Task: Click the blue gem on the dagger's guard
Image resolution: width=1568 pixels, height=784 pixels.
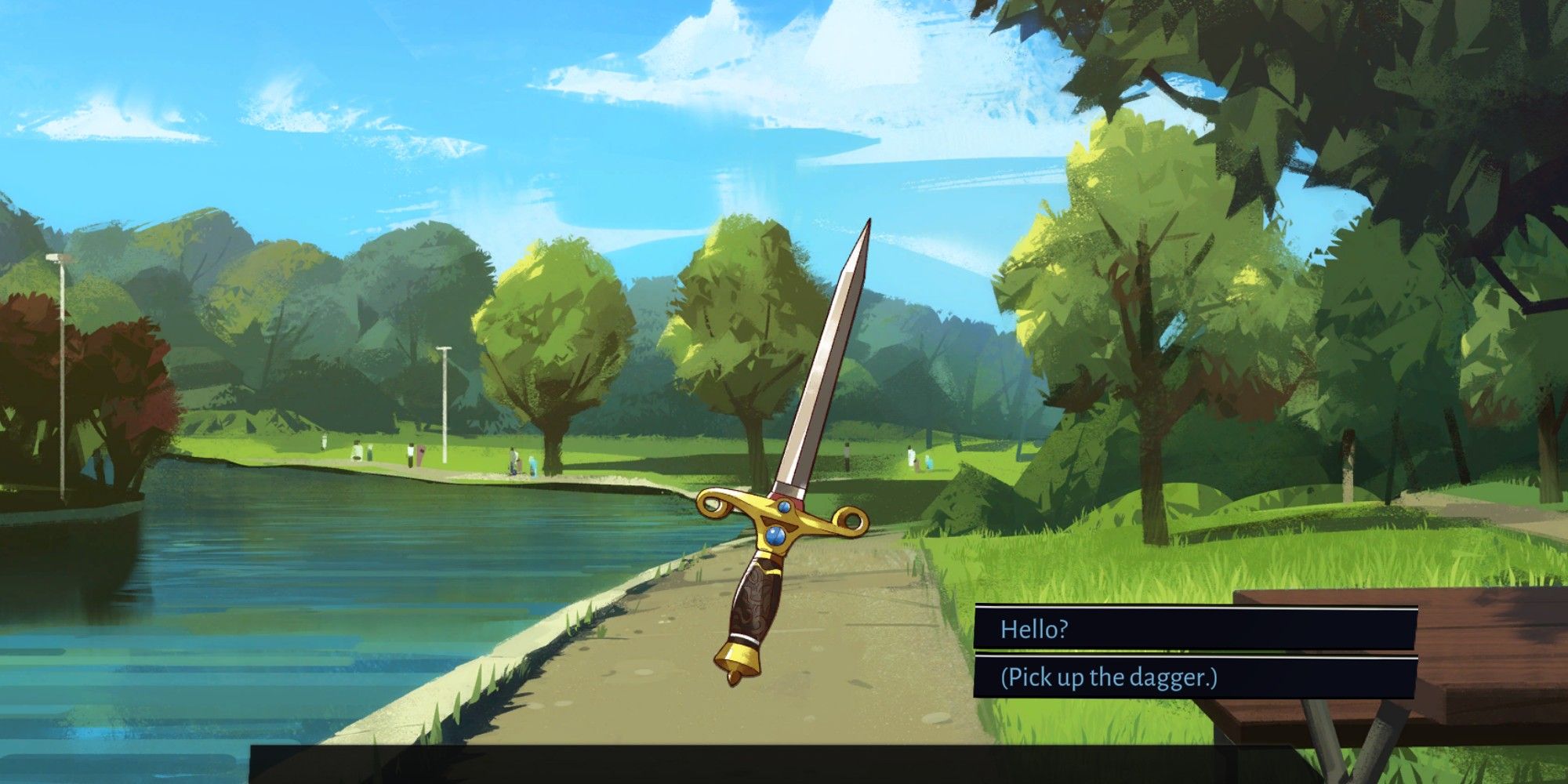Action: click(784, 506)
